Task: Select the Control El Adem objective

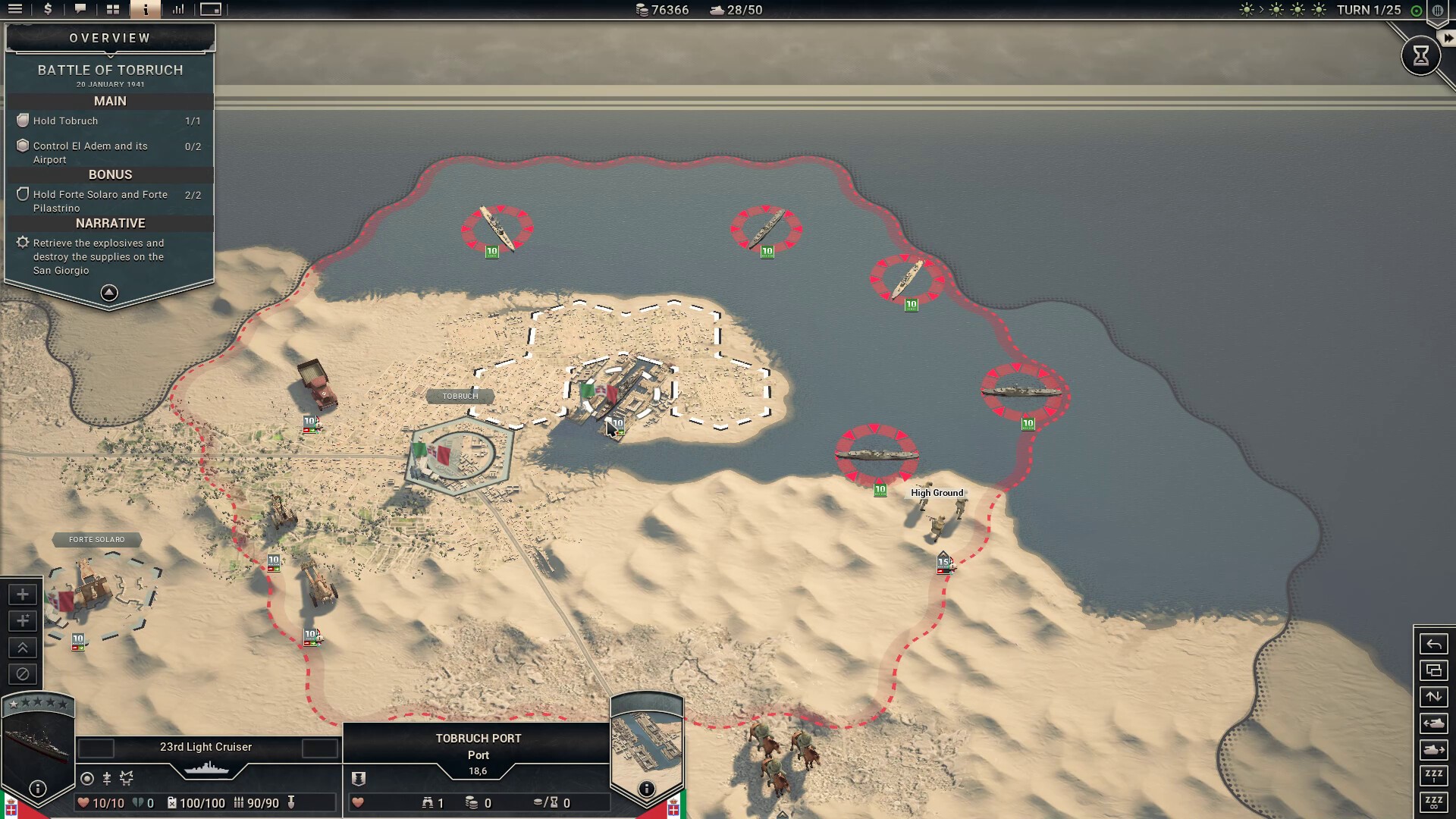Action: [x=91, y=152]
